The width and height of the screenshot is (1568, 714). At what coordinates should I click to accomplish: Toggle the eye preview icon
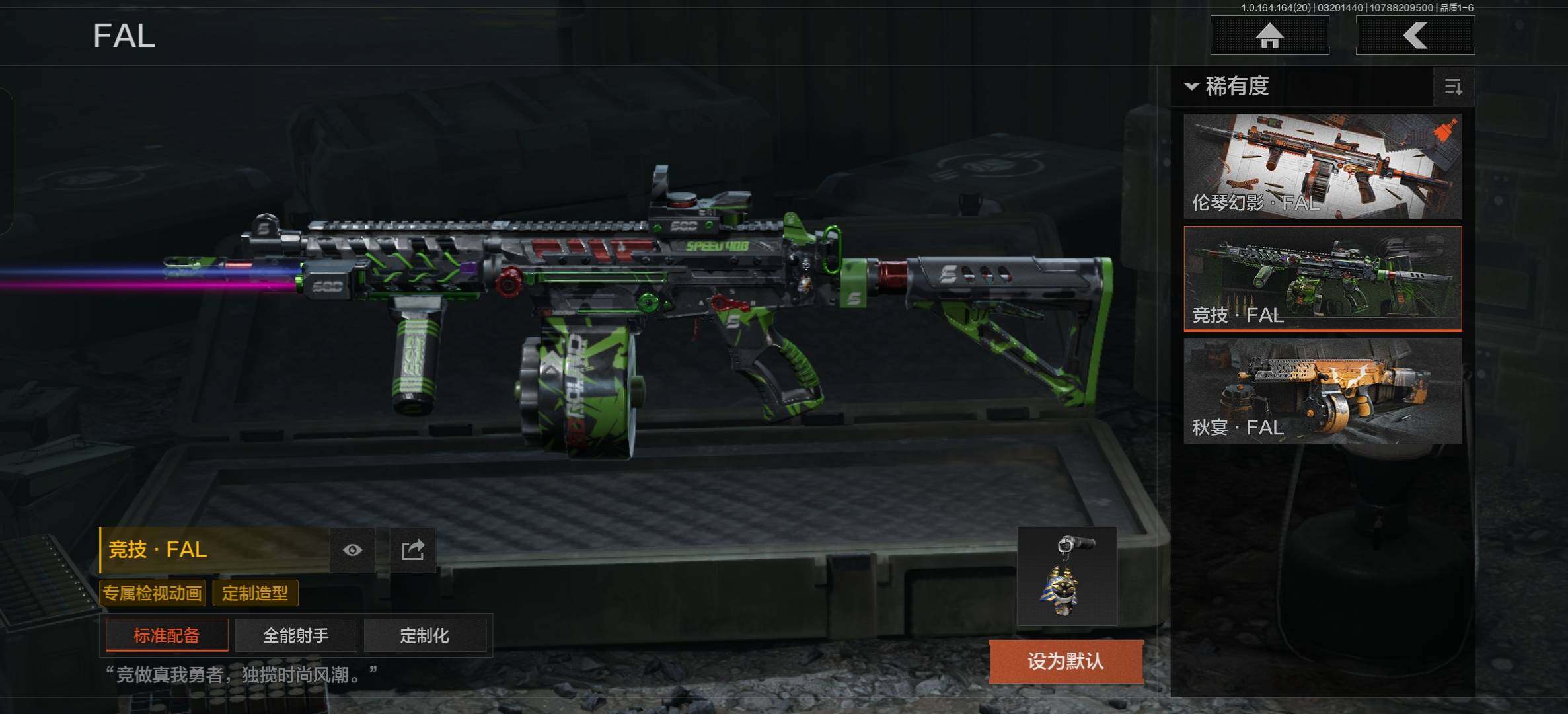click(x=352, y=550)
